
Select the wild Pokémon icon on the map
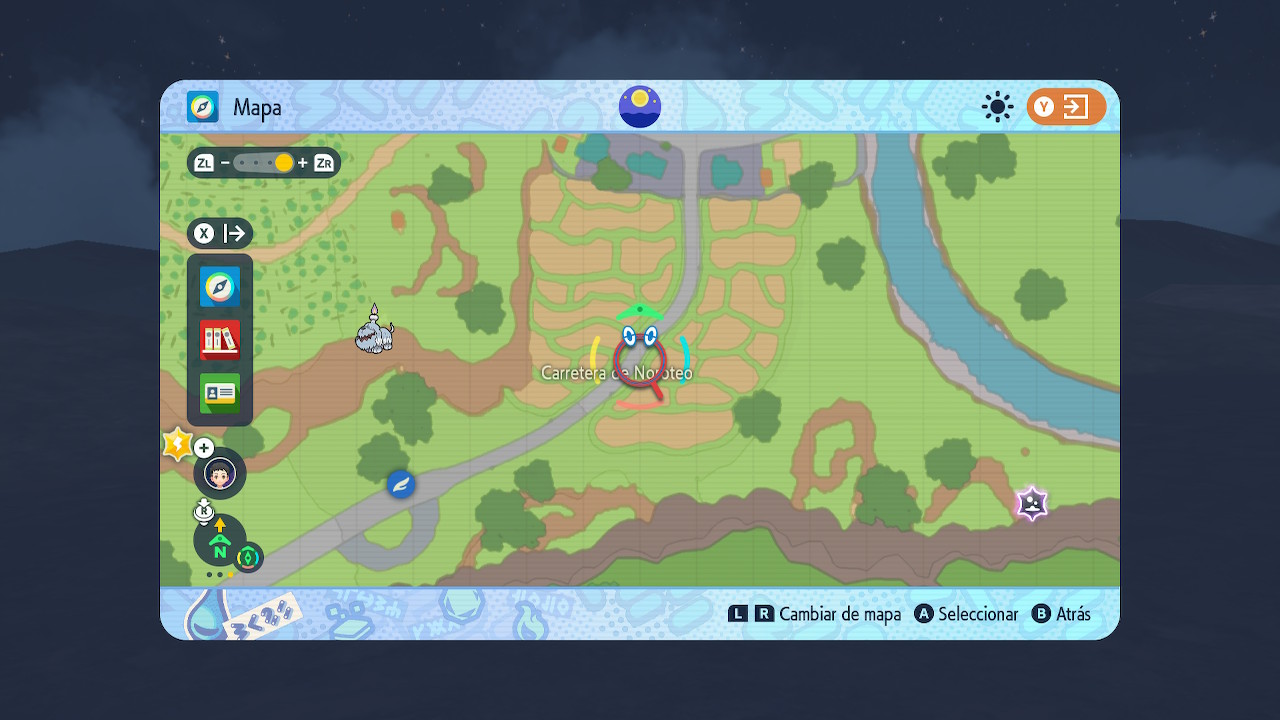click(374, 331)
